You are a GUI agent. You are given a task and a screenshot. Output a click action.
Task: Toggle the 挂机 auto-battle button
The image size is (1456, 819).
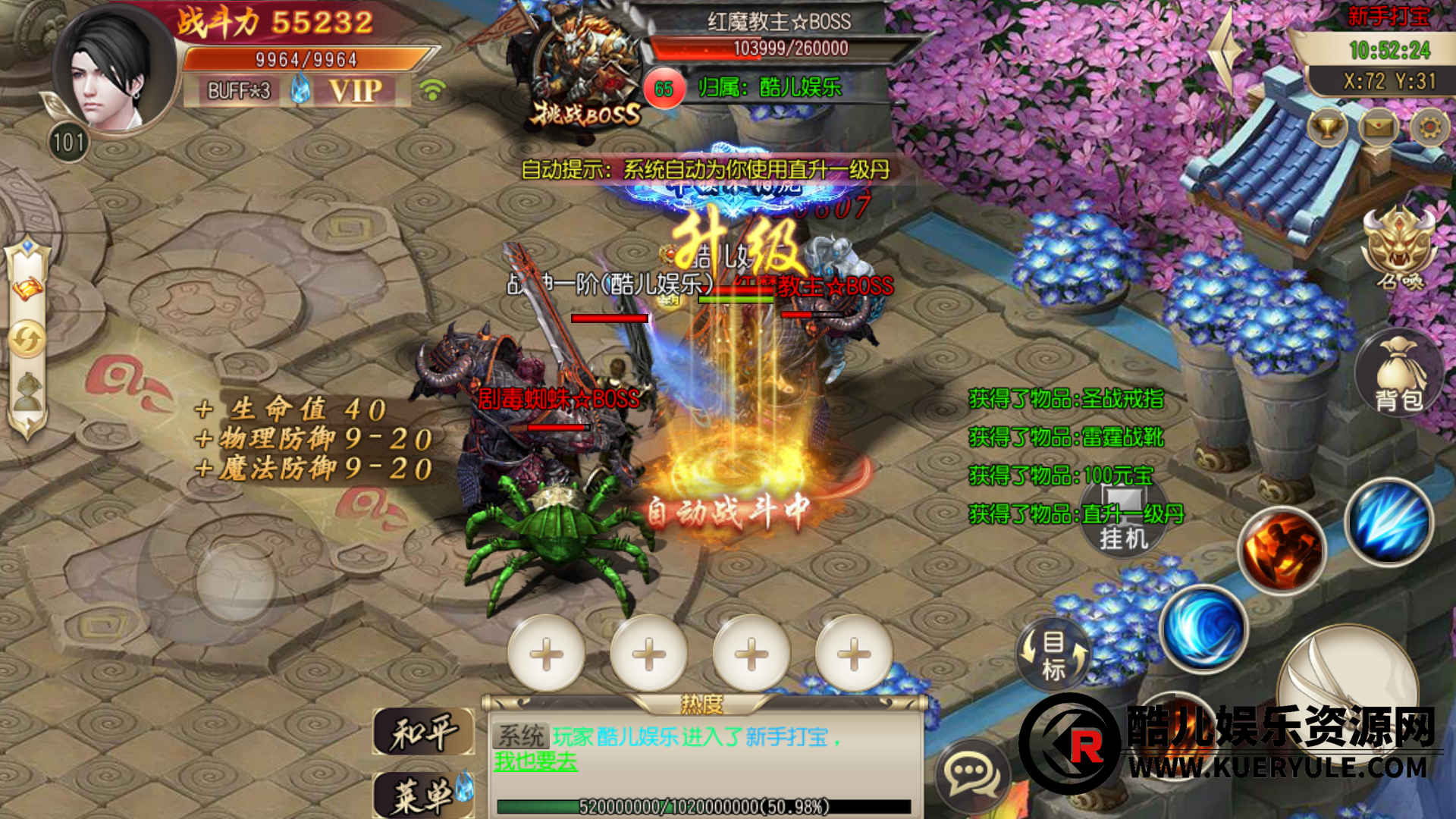pos(1124,519)
